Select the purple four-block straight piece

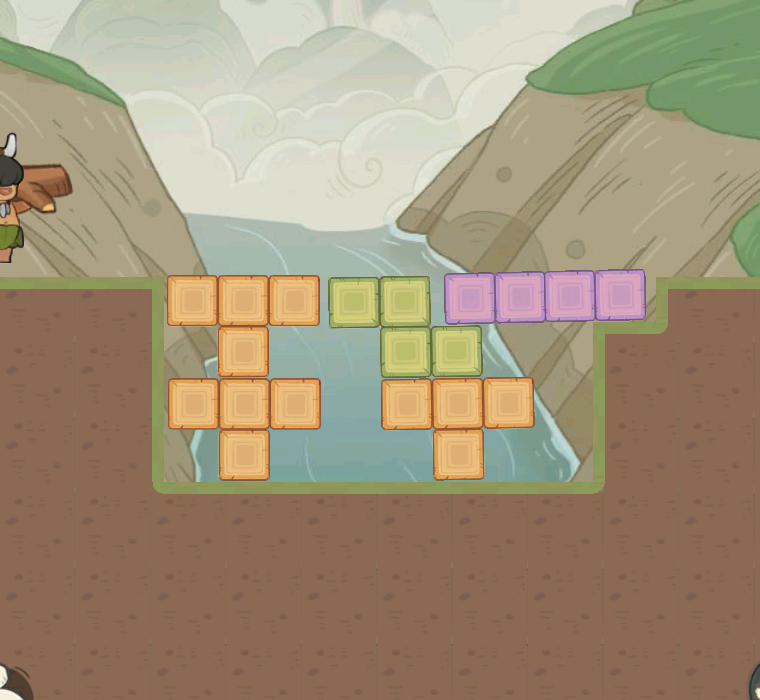[x=545, y=297]
